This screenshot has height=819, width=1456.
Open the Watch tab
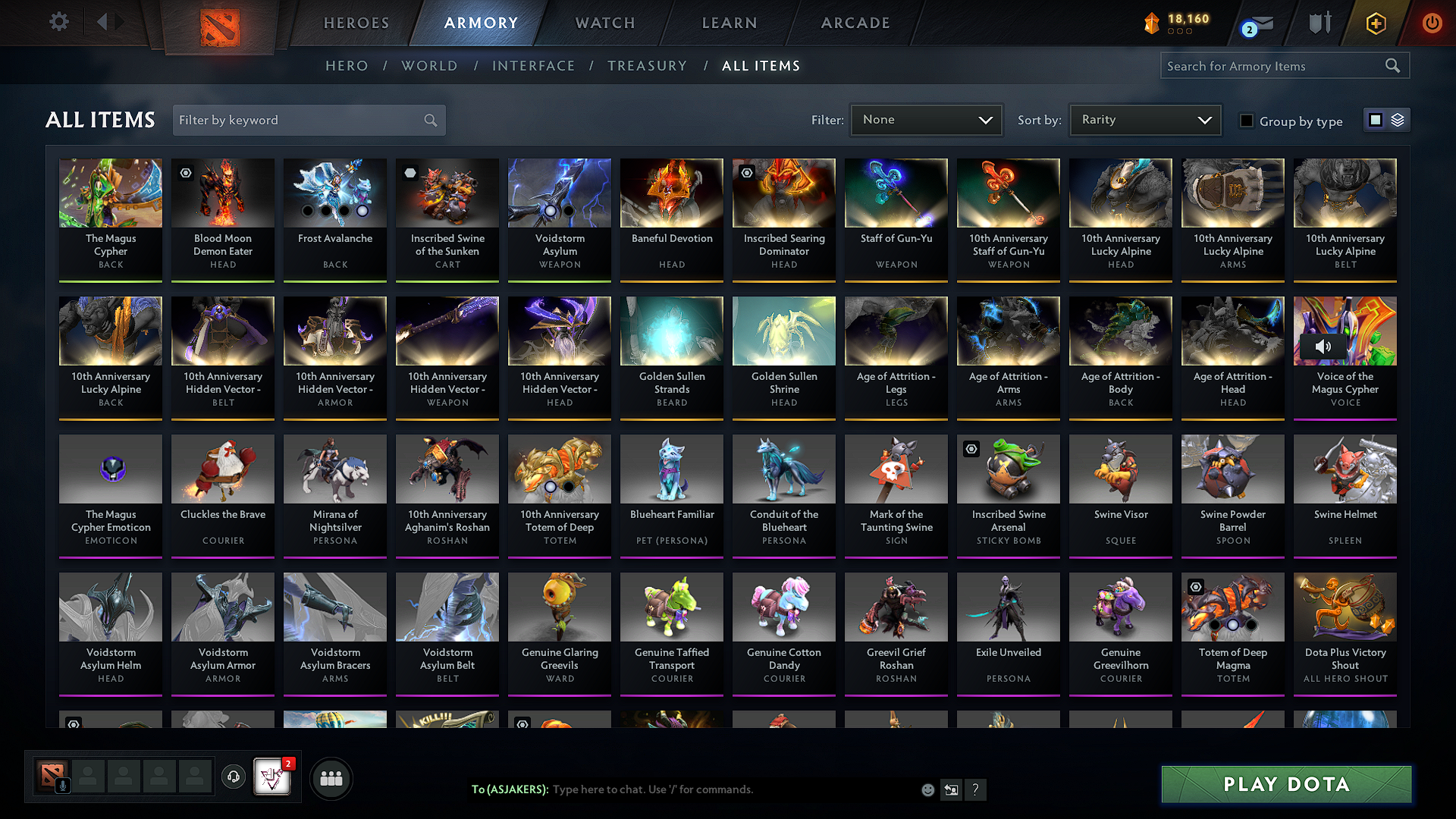[605, 23]
